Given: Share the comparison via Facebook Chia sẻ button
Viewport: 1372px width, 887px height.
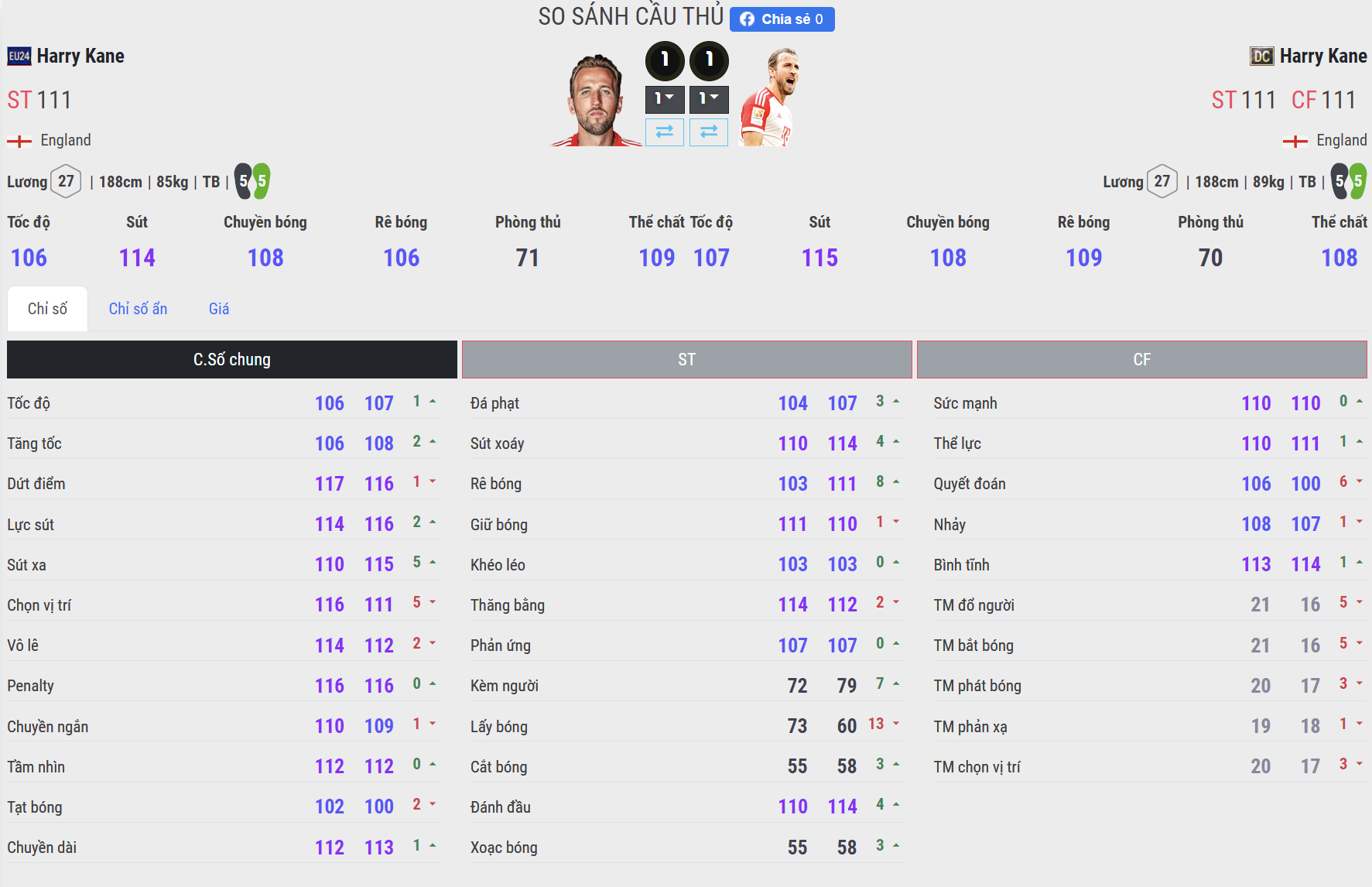Looking at the screenshot, I should [x=782, y=19].
